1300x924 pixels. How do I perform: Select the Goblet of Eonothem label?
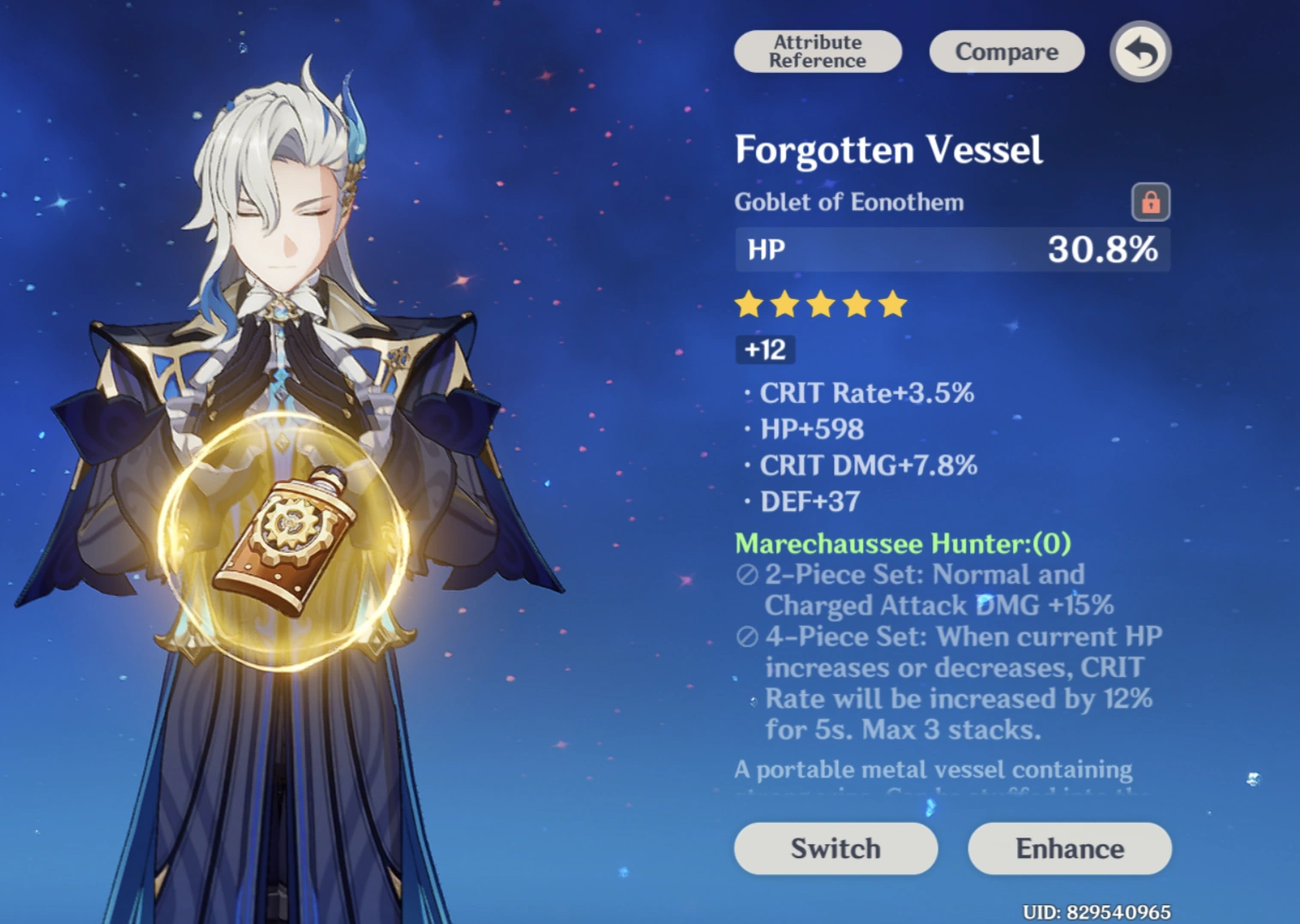pyautogui.click(x=849, y=202)
